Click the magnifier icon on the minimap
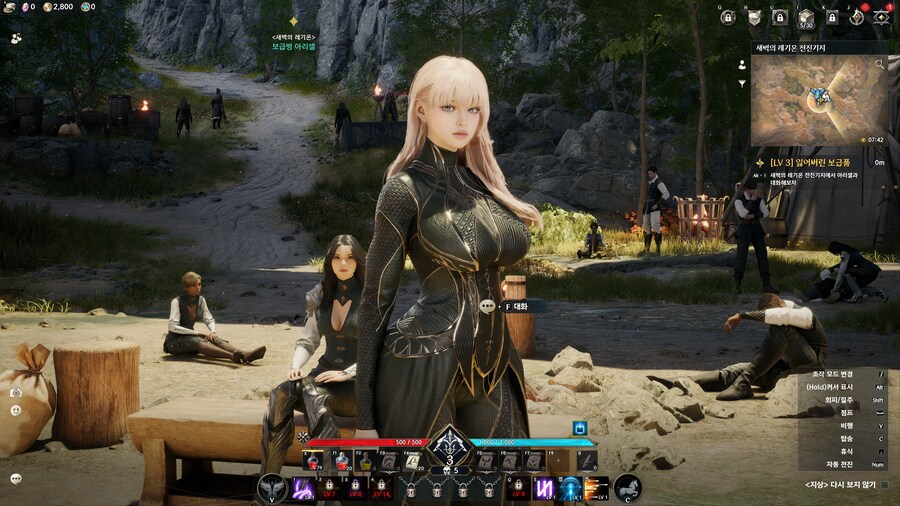Screen dimensions: 900x506 (x=881, y=63)
